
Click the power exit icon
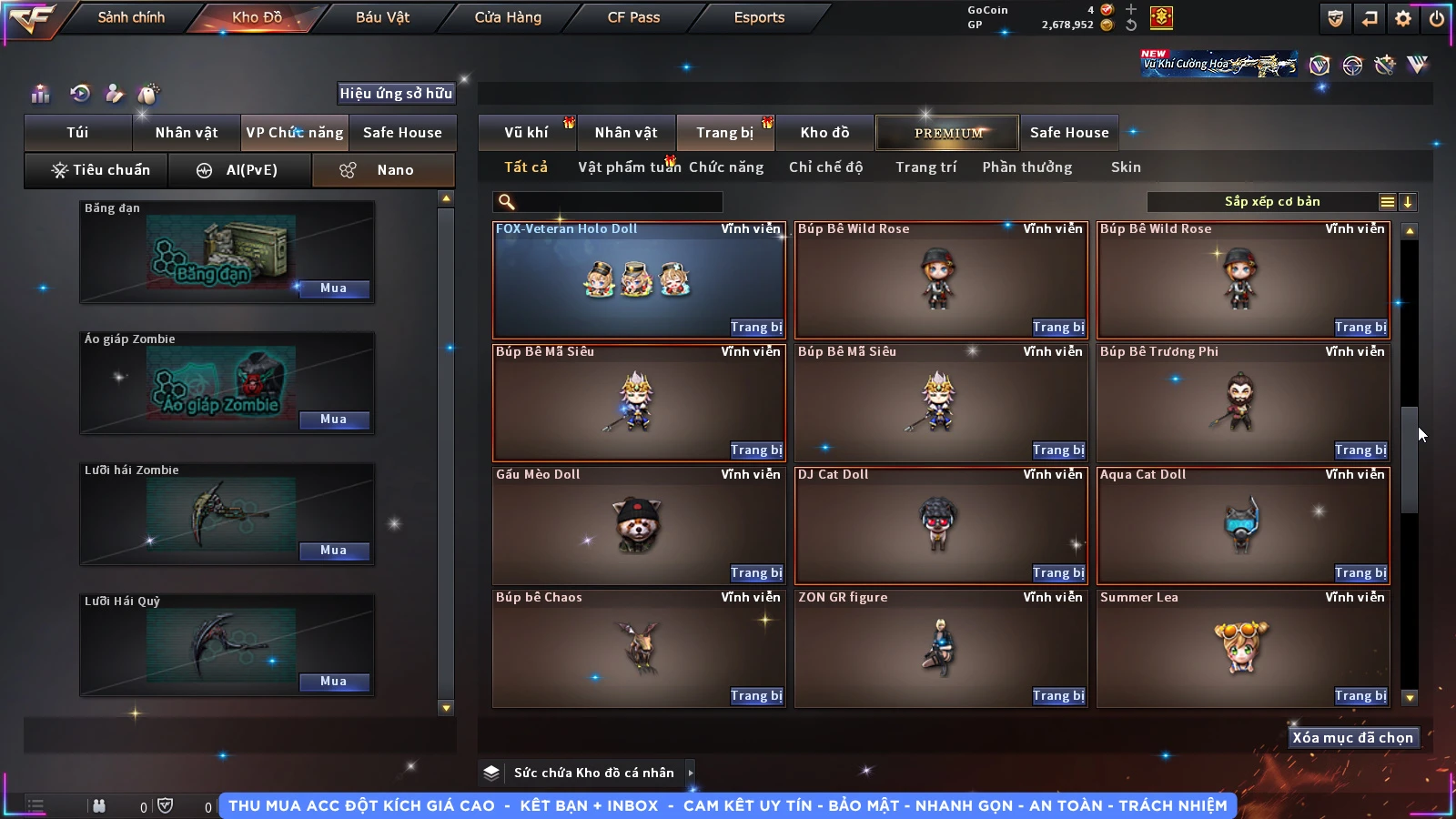point(1437,18)
